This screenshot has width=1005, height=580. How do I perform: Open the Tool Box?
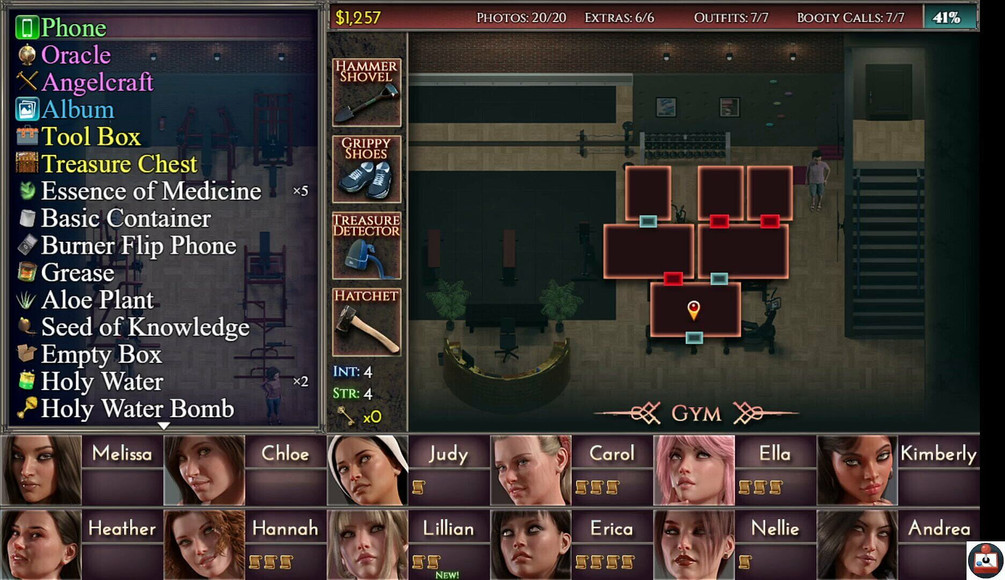[x=90, y=137]
